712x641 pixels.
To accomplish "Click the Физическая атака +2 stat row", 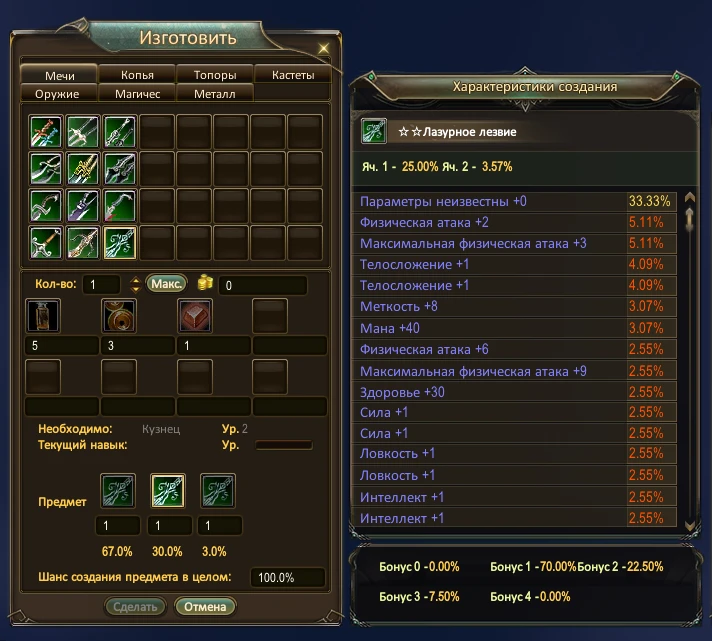I will [492, 222].
